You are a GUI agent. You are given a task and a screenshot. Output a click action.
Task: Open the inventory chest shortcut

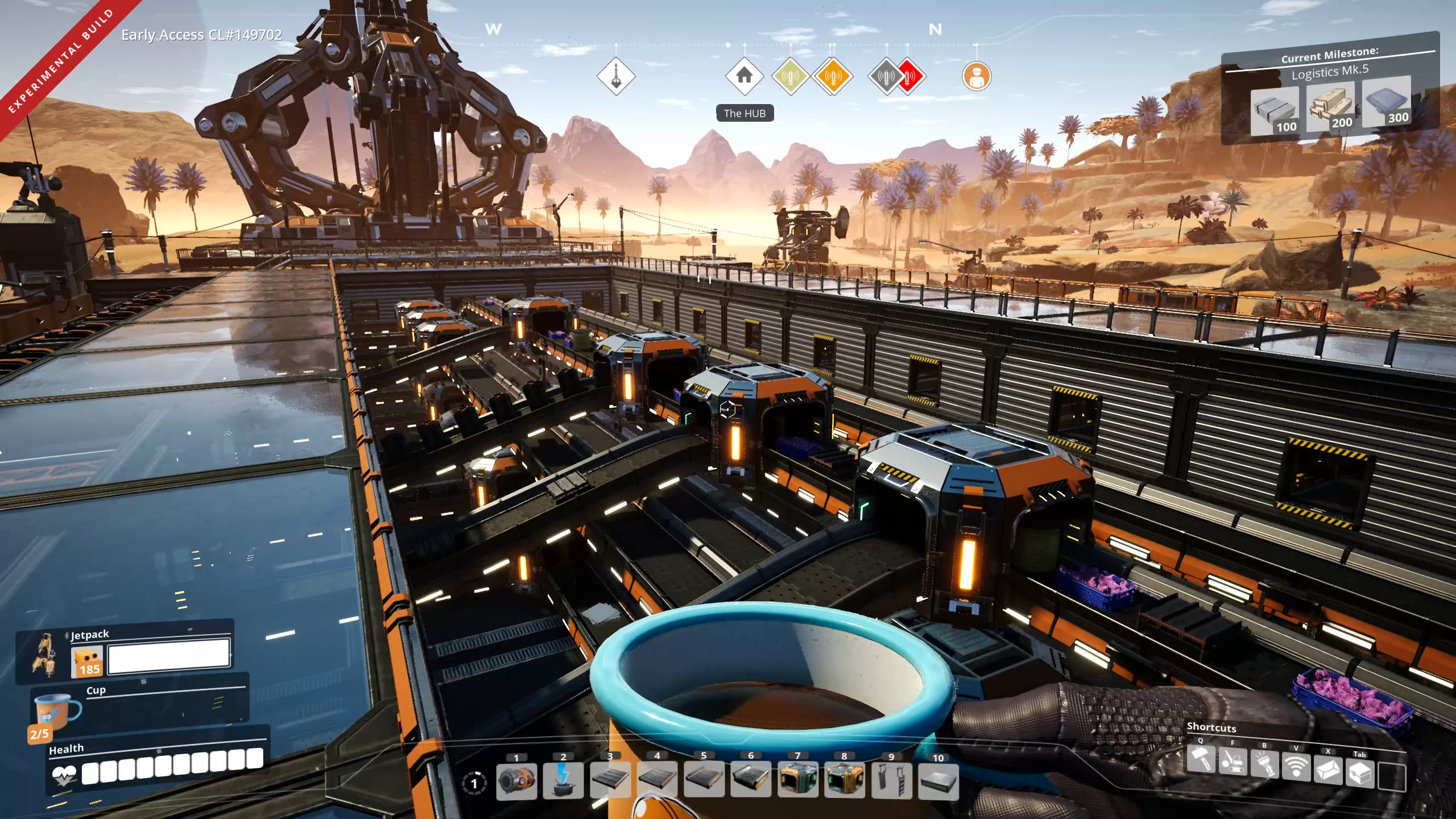point(1360,774)
